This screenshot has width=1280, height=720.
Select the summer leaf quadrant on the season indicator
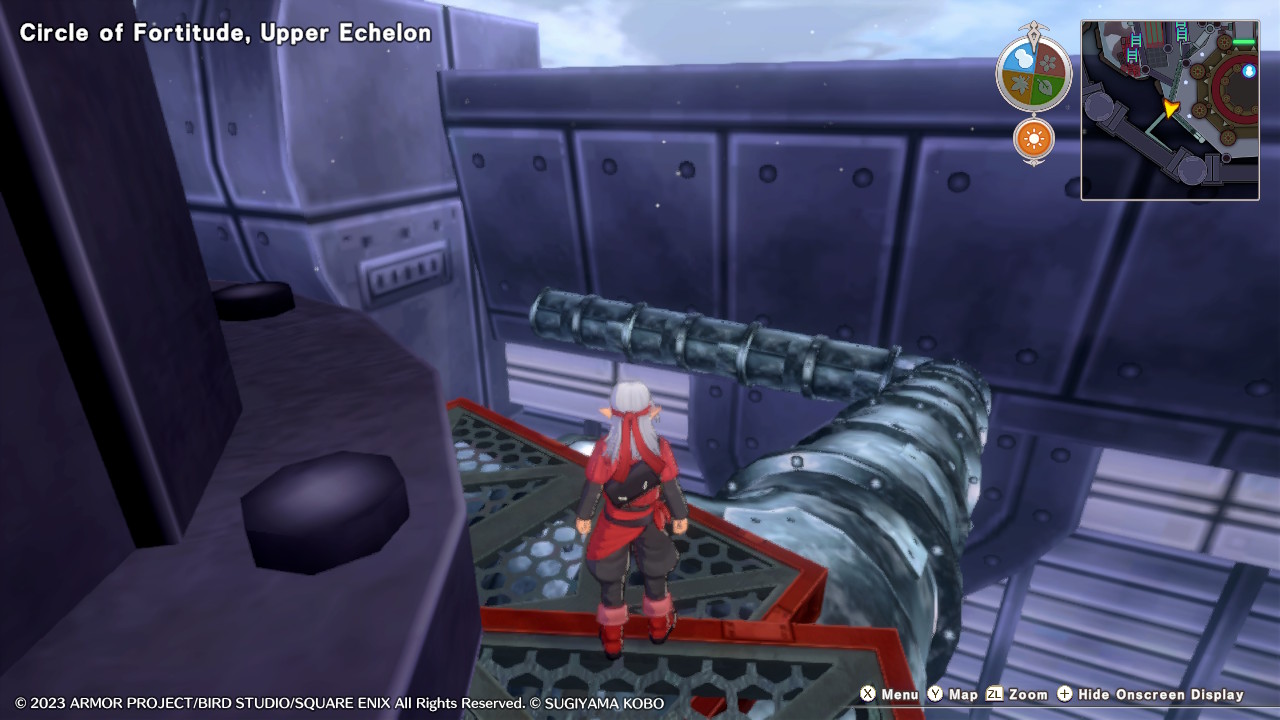(x=1044, y=84)
